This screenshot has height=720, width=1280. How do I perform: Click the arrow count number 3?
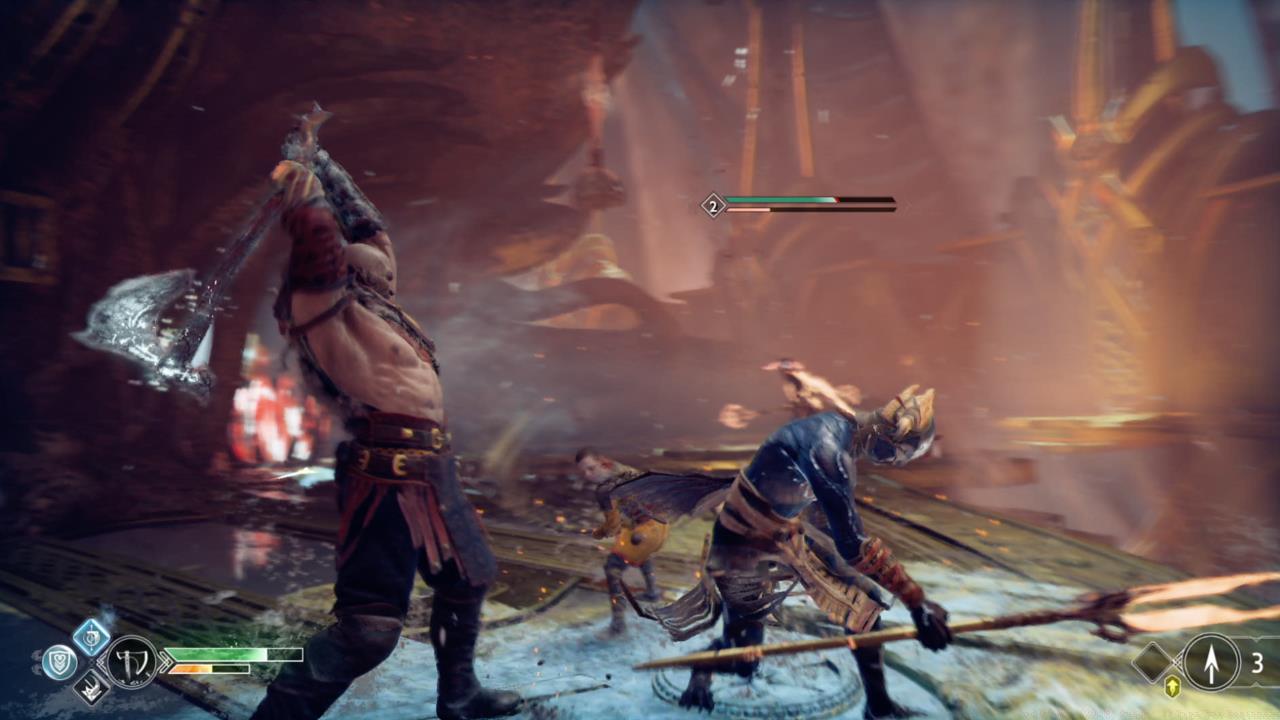pyautogui.click(x=1257, y=662)
